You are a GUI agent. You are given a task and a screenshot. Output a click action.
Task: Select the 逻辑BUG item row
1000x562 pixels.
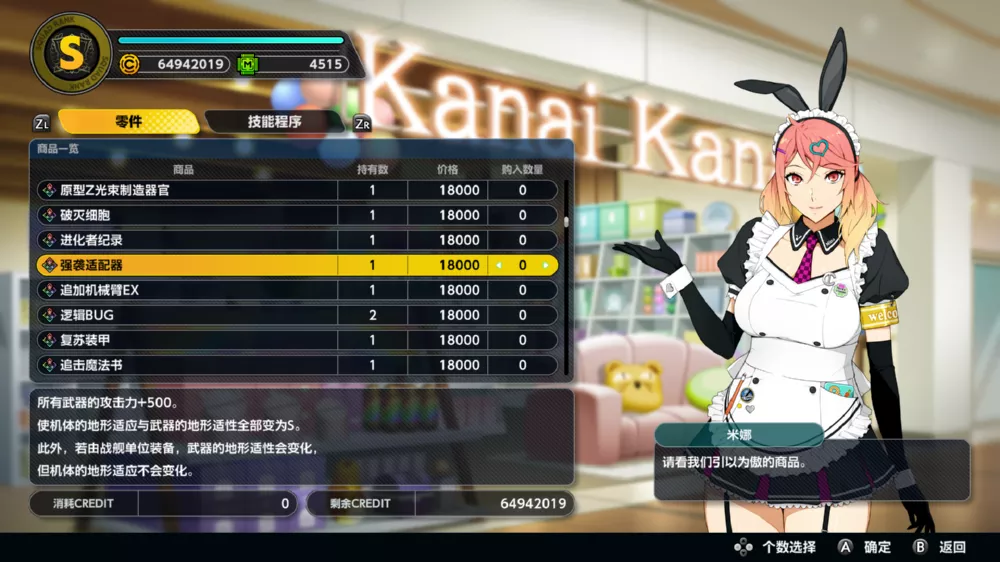190,315
